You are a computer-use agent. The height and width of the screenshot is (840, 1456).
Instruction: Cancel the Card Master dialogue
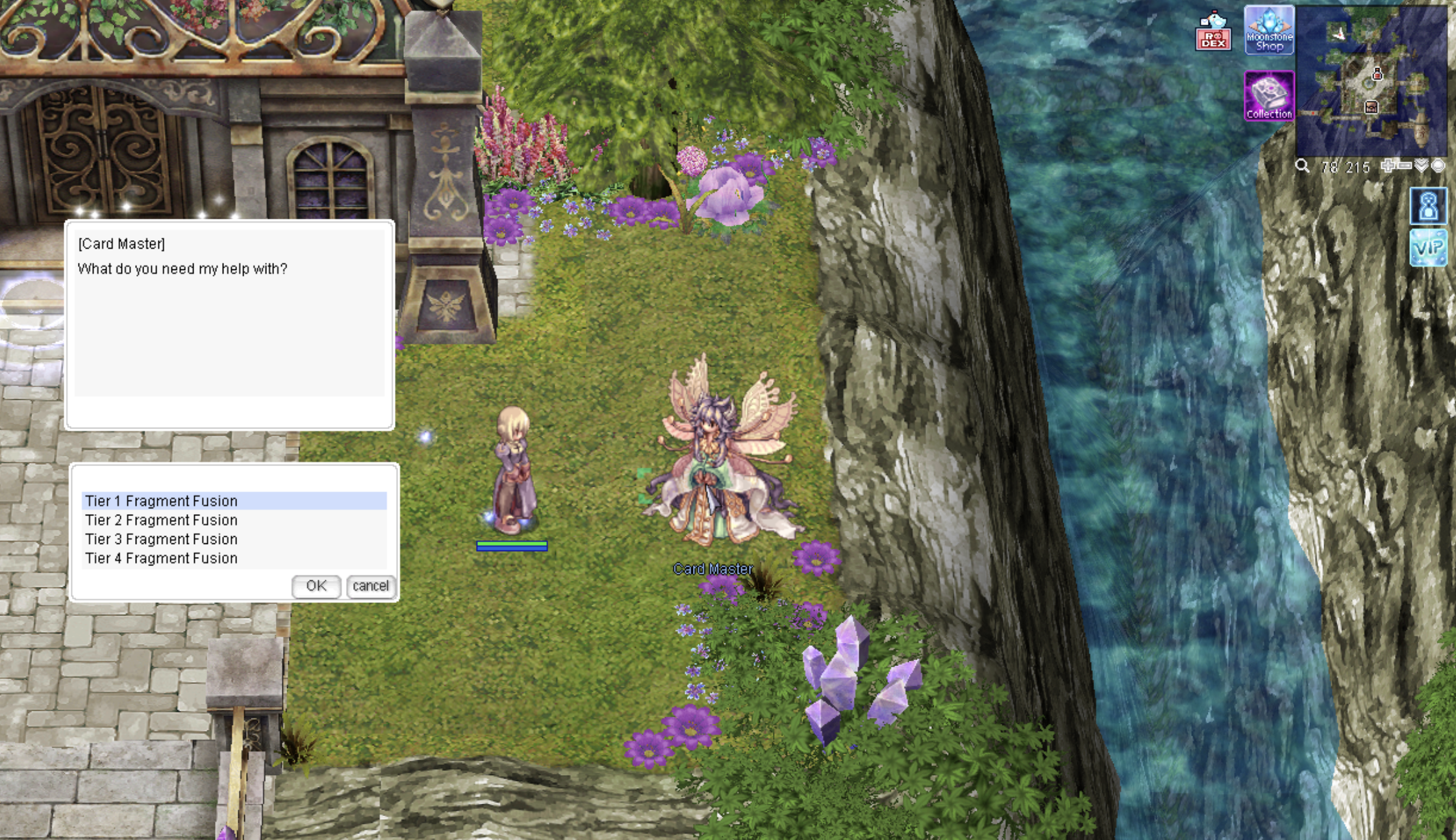(370, 586)
